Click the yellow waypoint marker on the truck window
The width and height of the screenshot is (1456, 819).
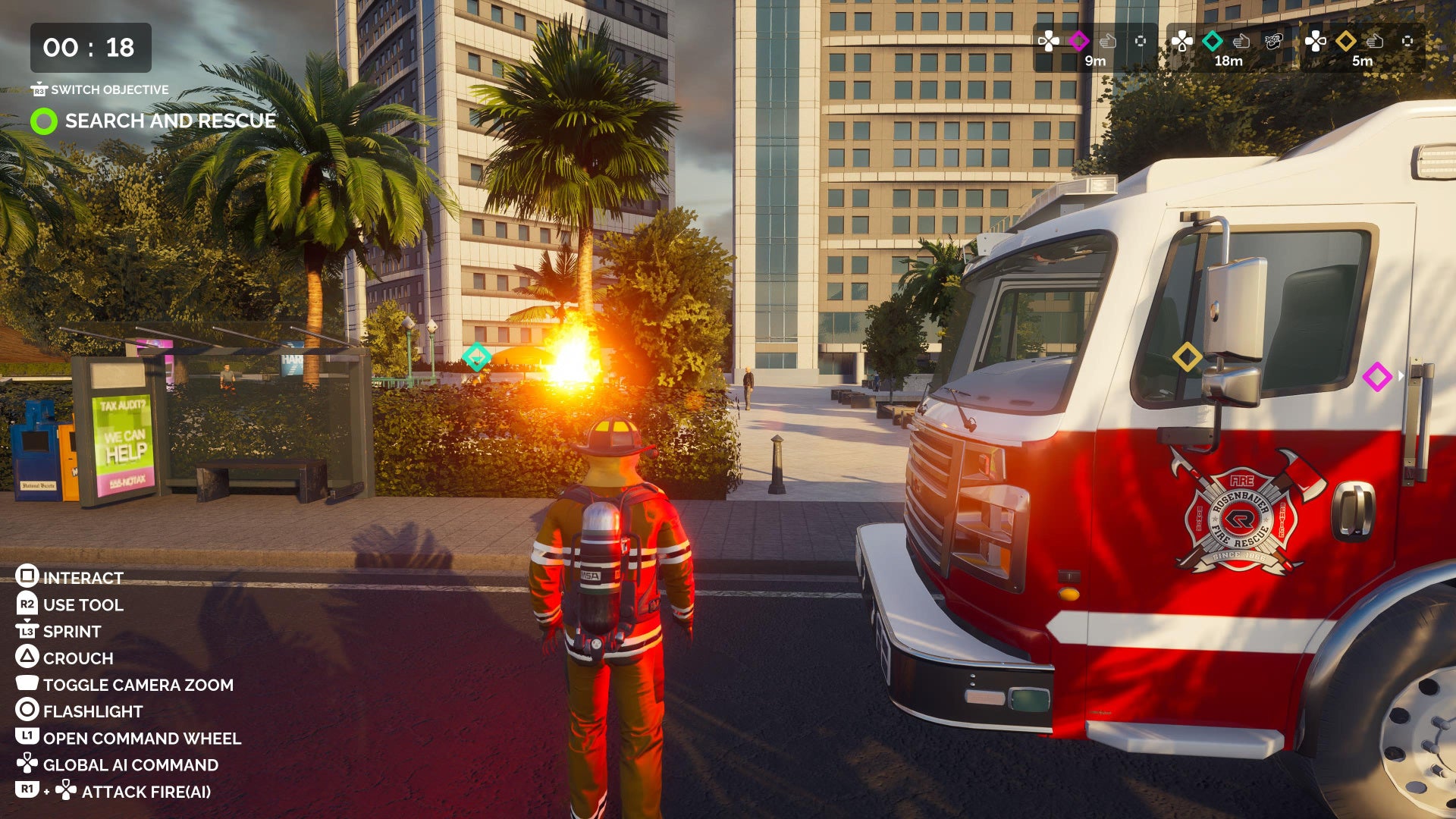pos(1187,356)
